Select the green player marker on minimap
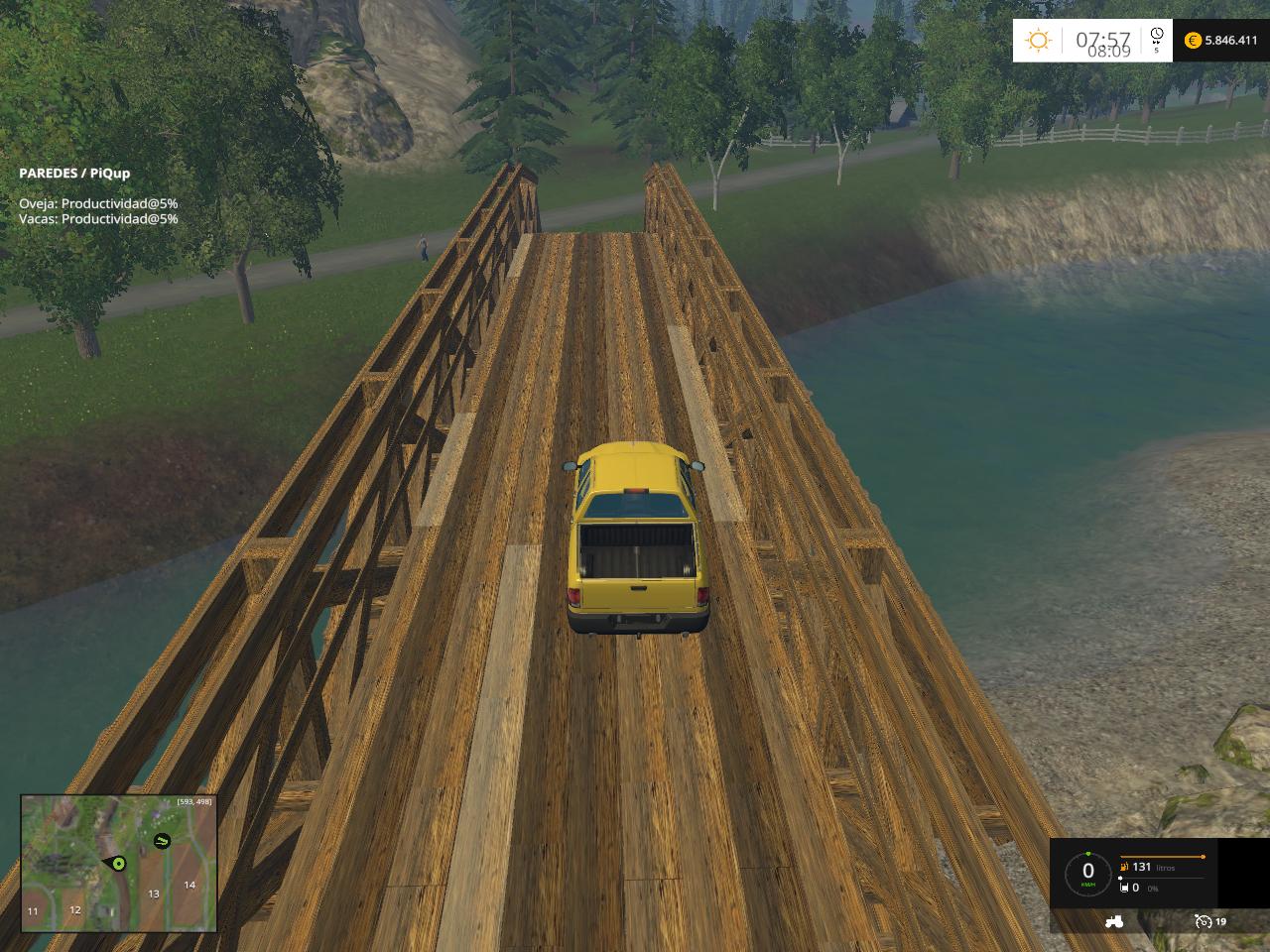The width and height of the screenshot is (1270, 952). pos(118,864)
